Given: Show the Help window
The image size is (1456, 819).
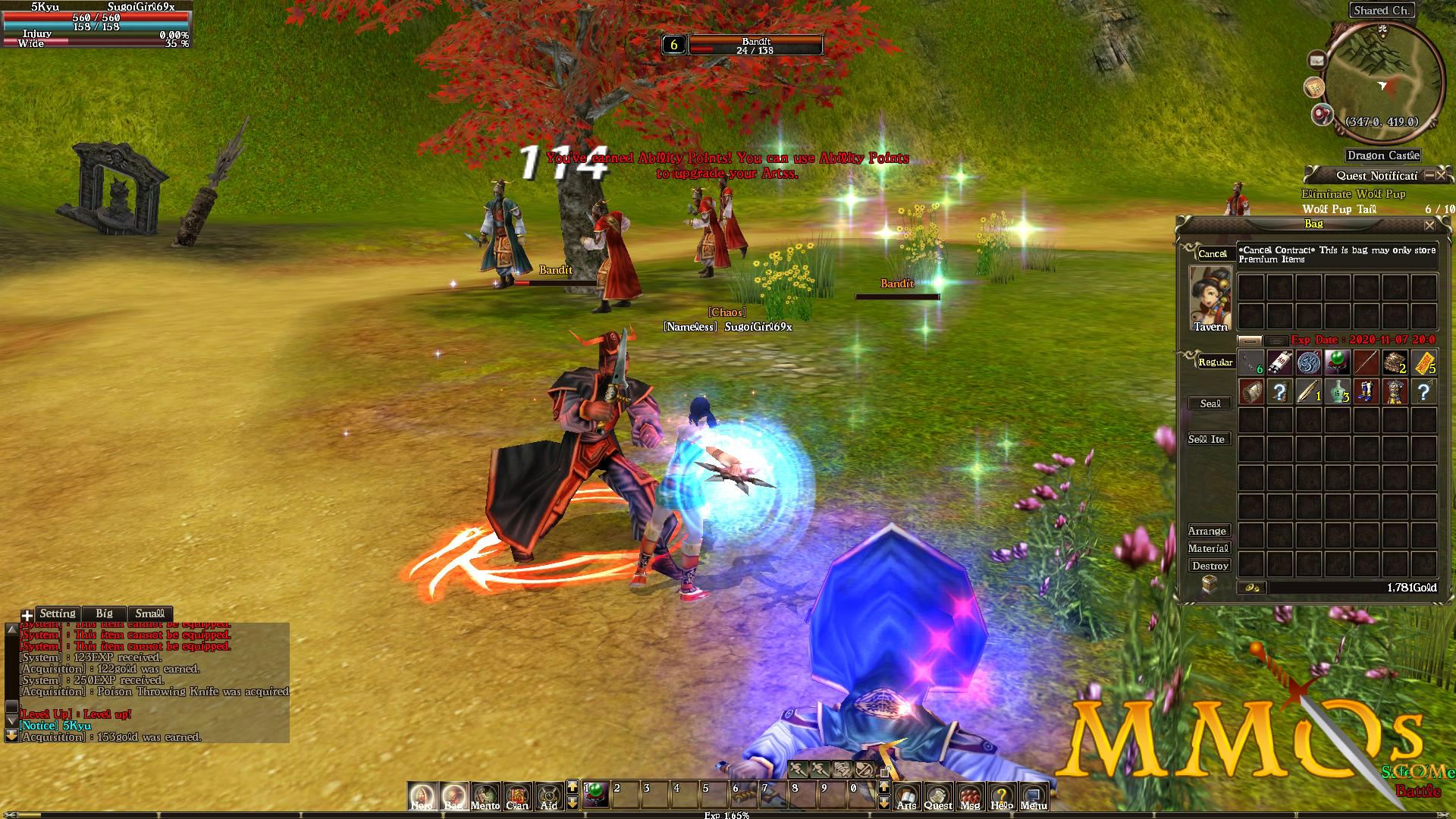Looking at the screenshot, I should 1001,796.
